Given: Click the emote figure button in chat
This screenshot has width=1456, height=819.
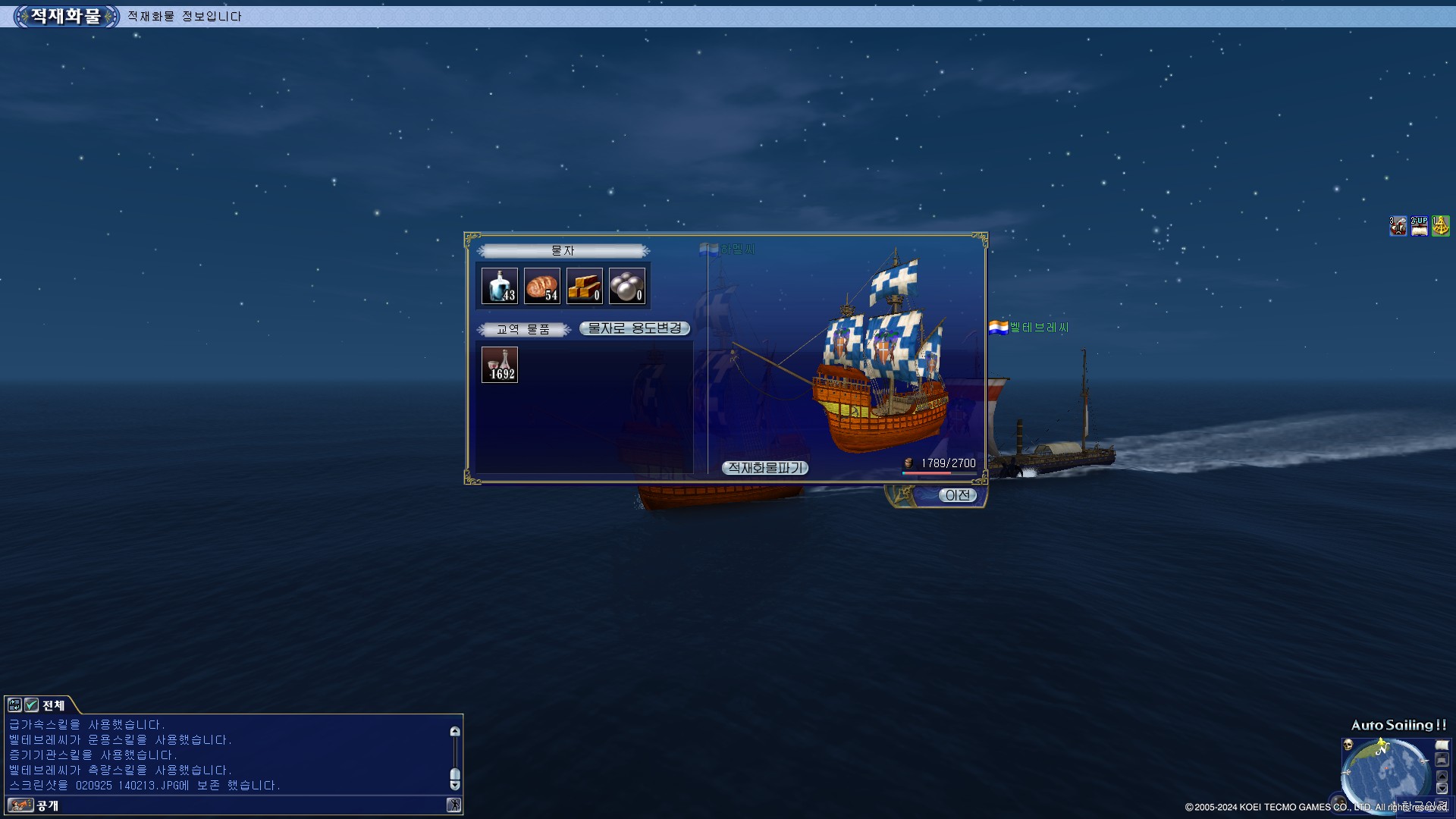Looking at the screenshot, I should tap(453, 805).
